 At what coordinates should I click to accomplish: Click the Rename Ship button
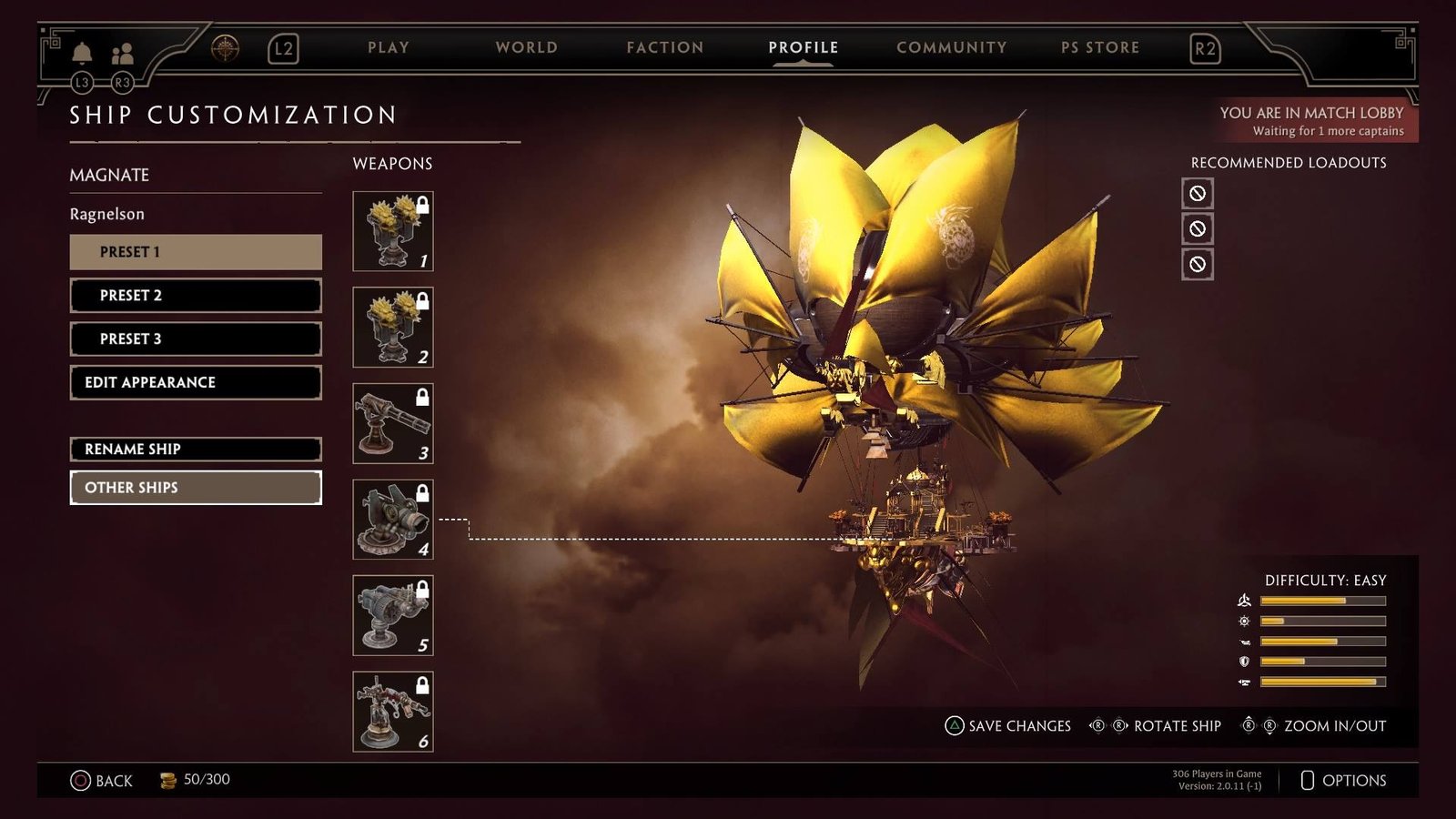[196, 450]
